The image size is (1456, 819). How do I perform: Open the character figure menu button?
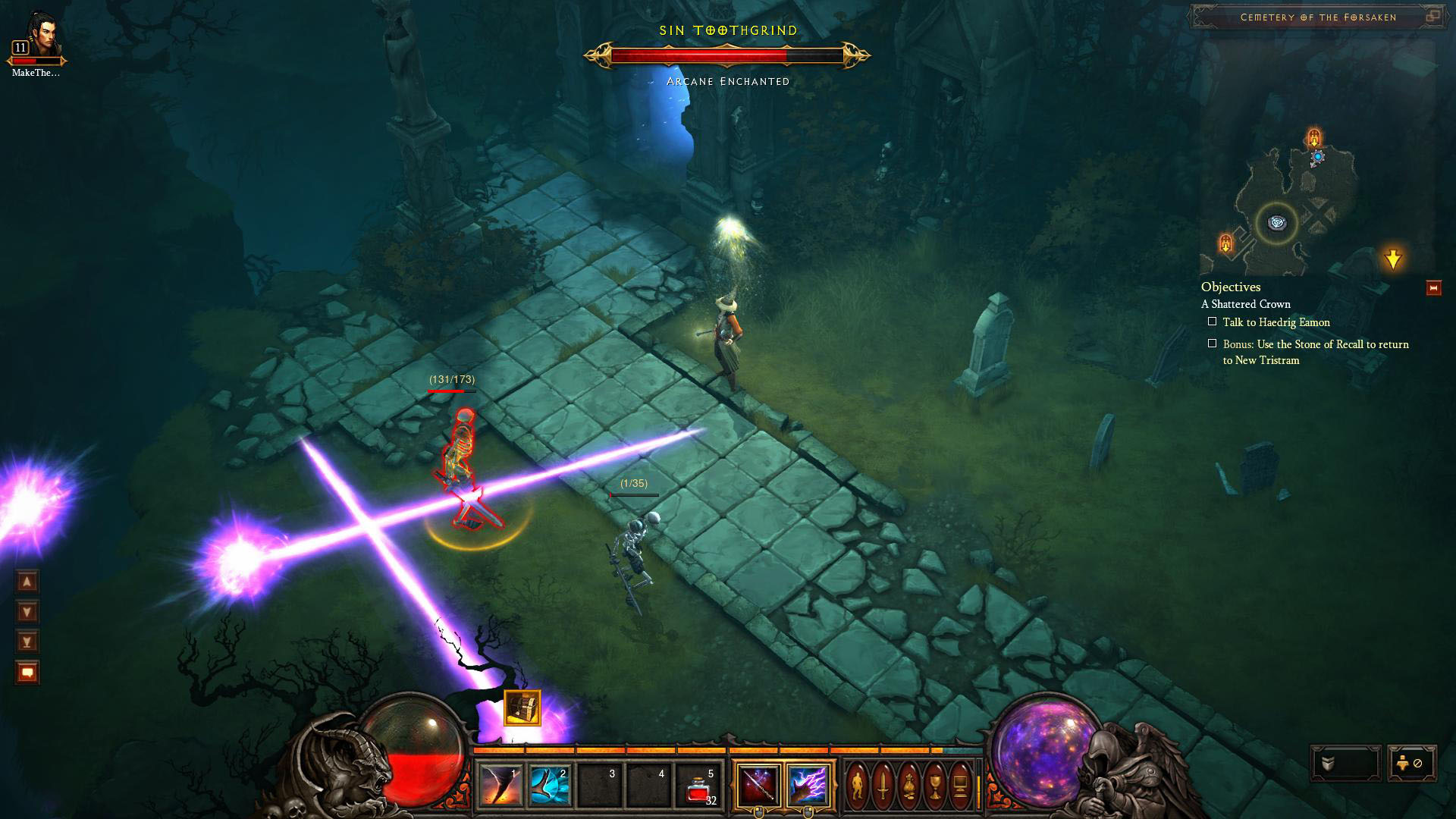point(858,786)
